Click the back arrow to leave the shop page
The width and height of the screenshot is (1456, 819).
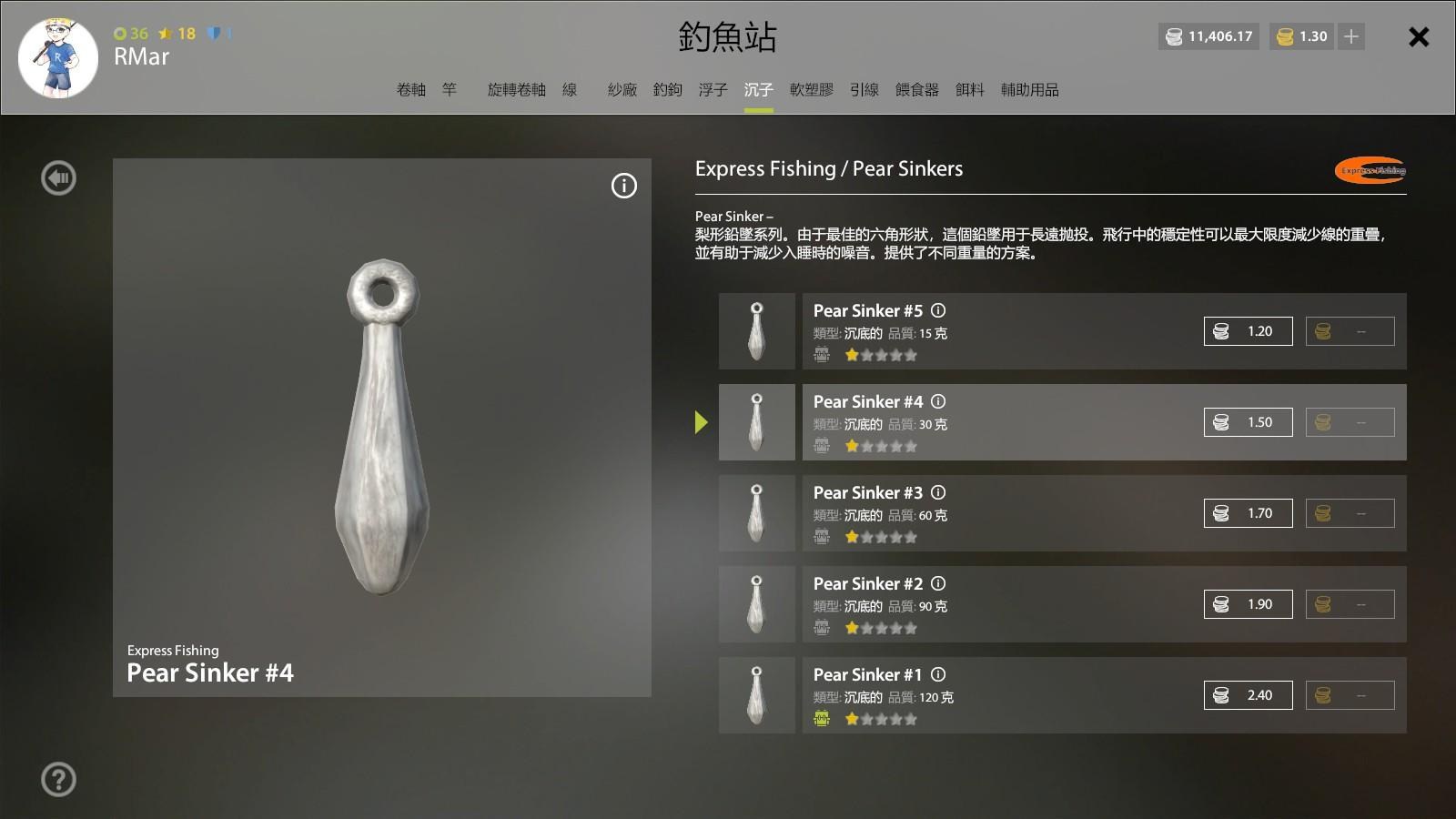pos(58,177)
